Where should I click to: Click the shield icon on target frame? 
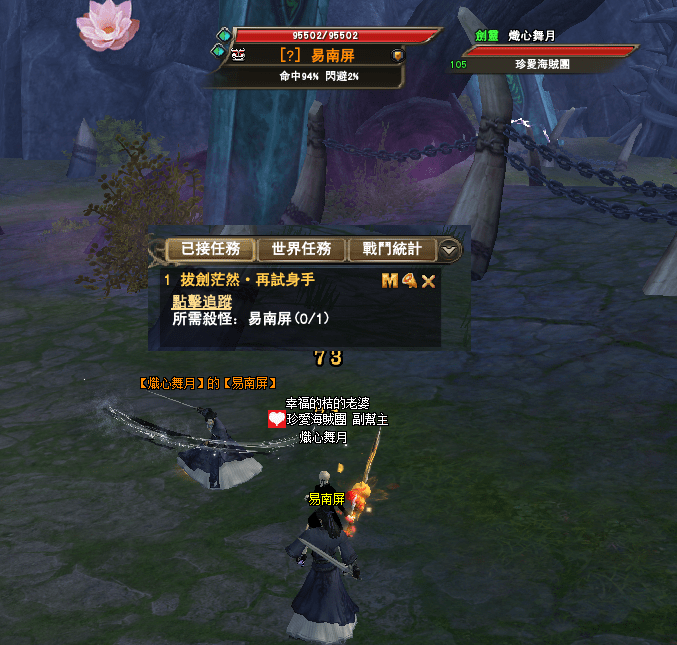pyautogui.click(x=397, y=55)
